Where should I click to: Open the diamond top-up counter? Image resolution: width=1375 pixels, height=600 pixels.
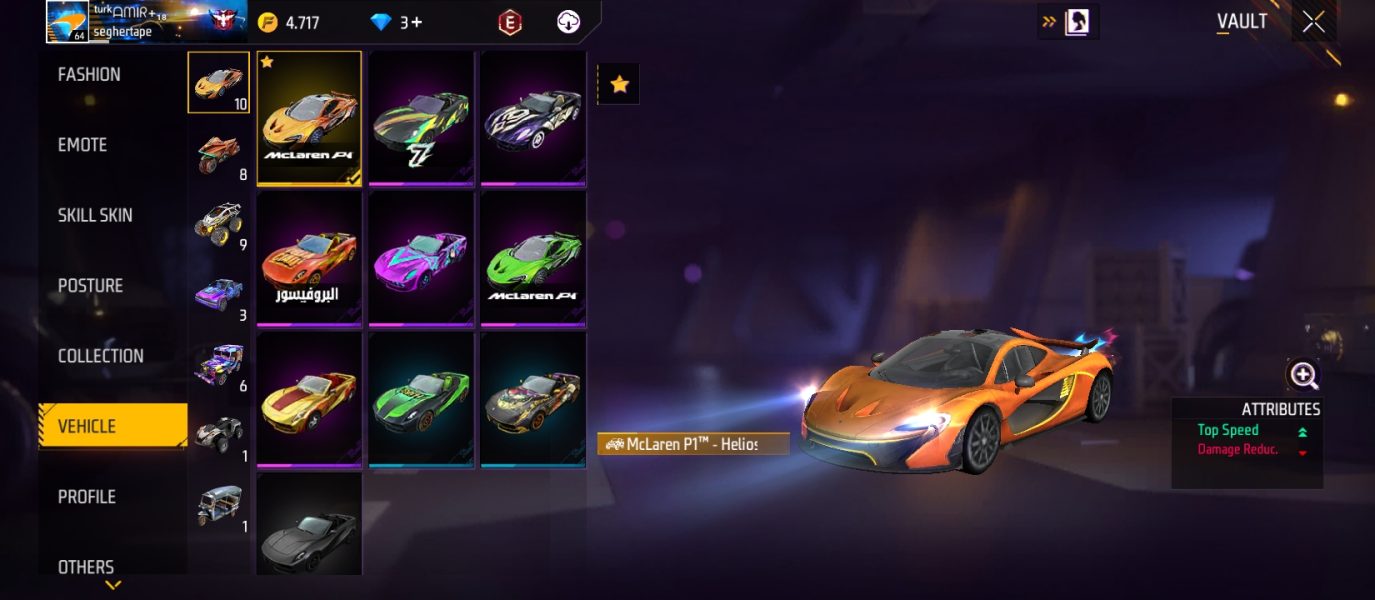tap(397, 22)
